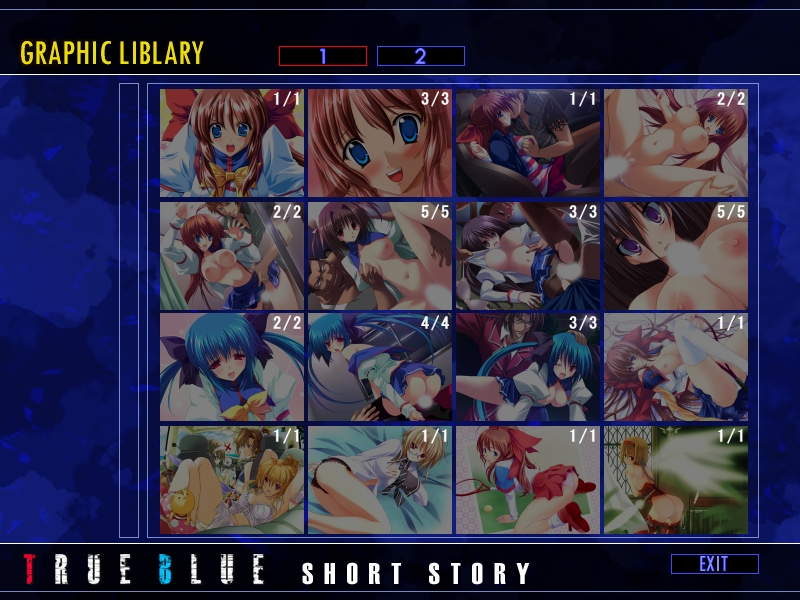The height and width of the screenshot is (600, 800).
Task: Open the close-up blue-eyed face thumbnail
Action: click(380, 142)
